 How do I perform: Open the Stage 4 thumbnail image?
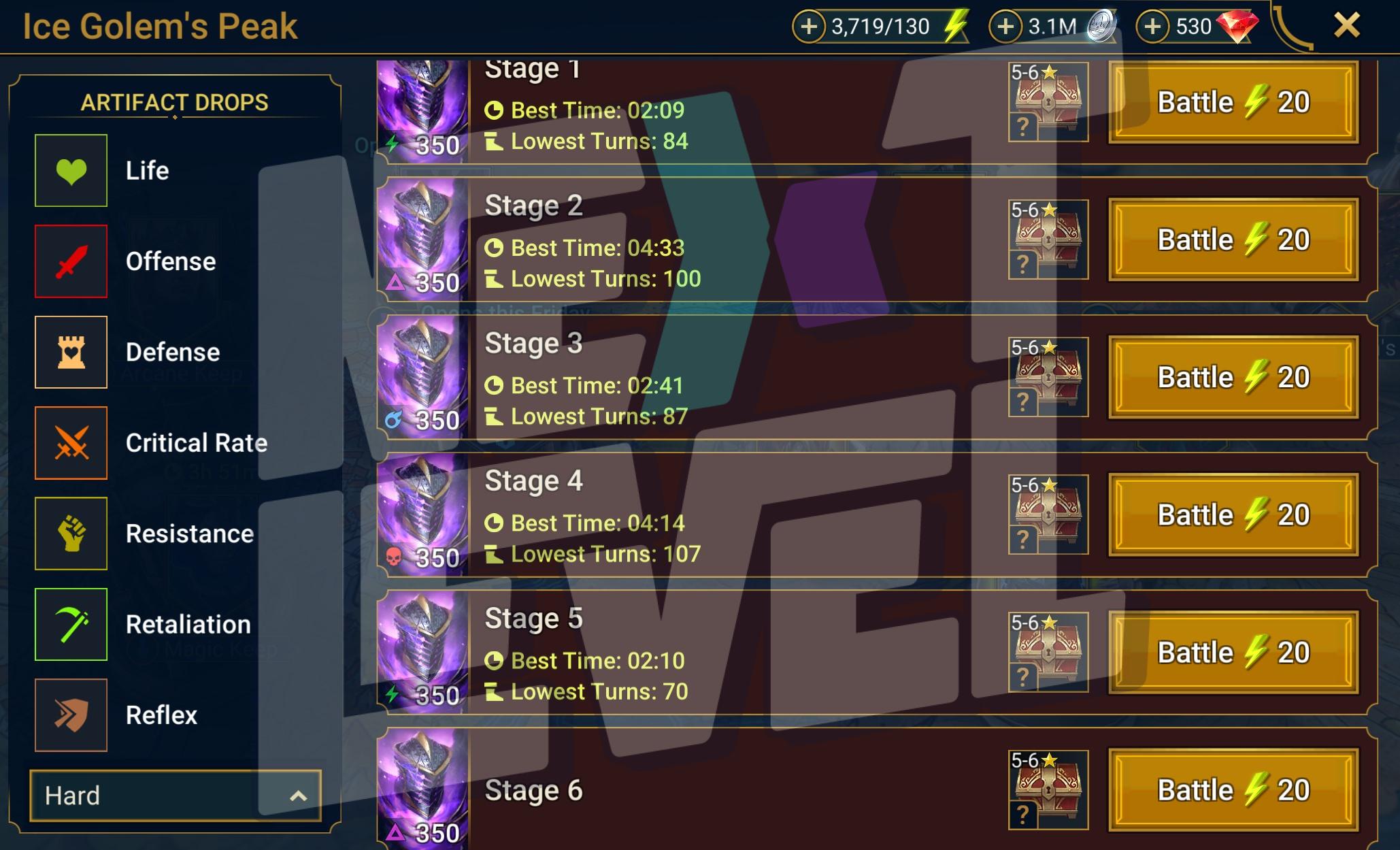423,515
